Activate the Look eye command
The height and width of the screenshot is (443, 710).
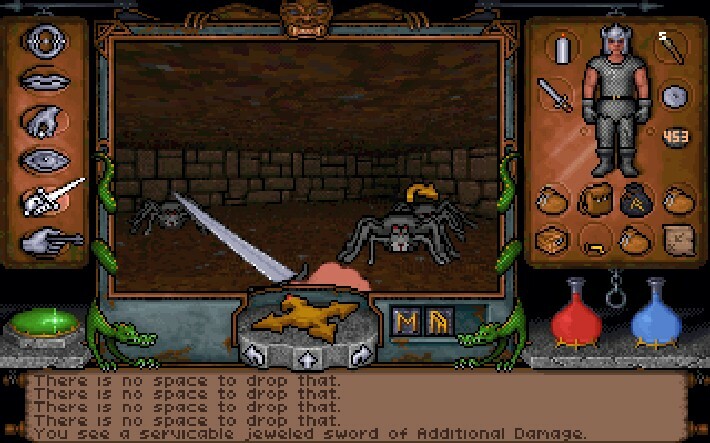(46, 159)
